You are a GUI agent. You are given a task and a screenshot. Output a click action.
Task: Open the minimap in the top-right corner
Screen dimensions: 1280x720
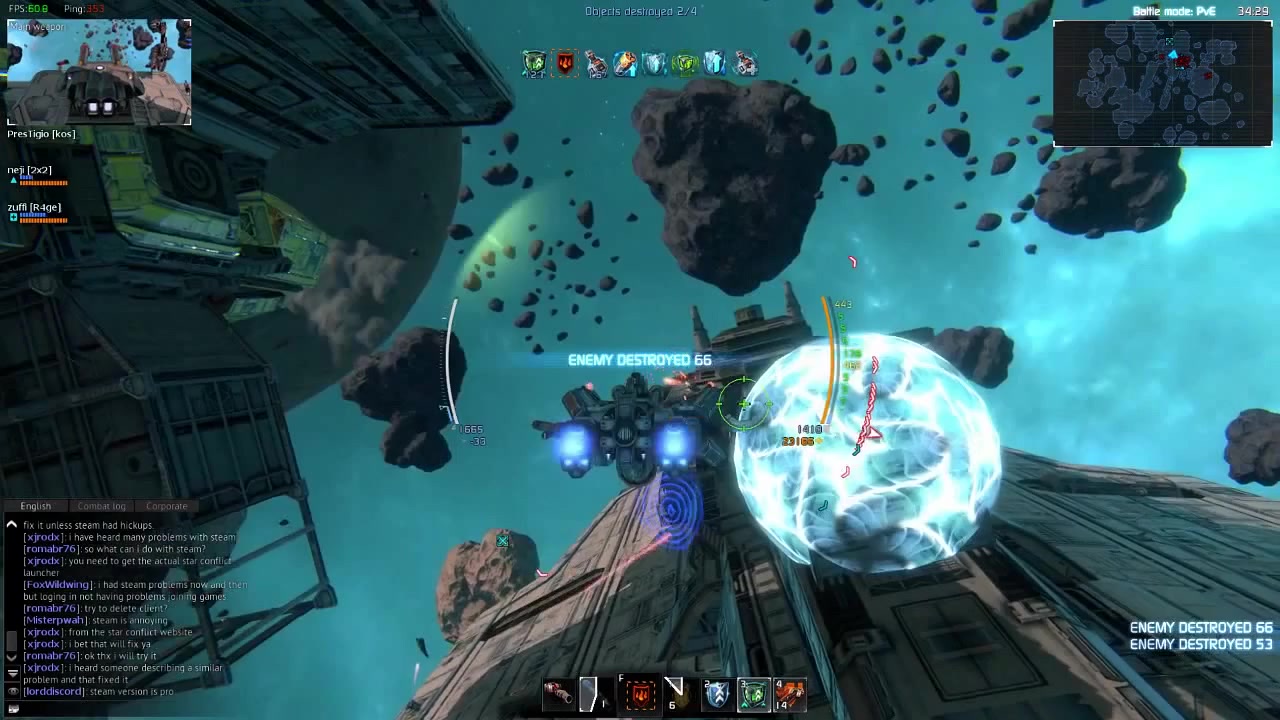[1162, 84]
